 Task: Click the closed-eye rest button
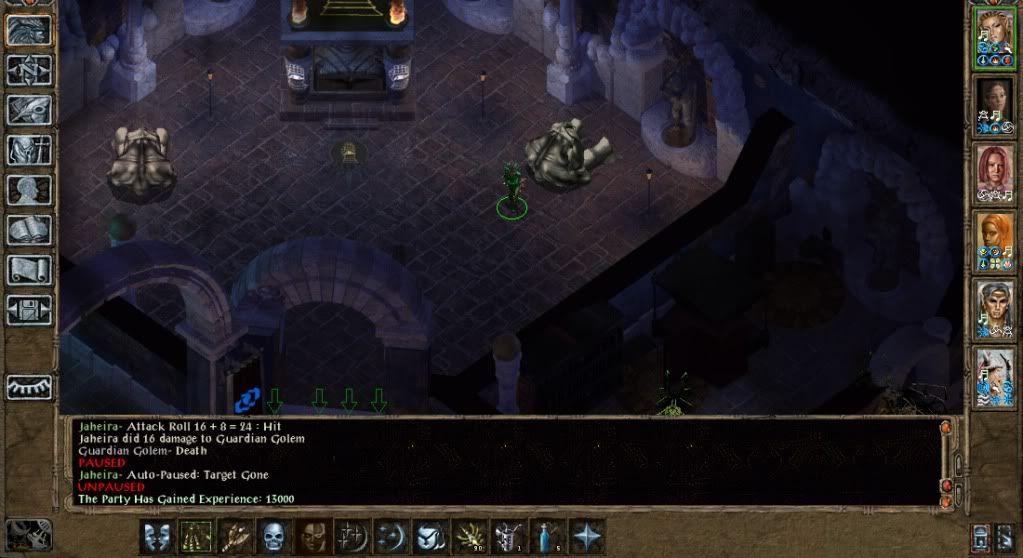tap(29, 385)
